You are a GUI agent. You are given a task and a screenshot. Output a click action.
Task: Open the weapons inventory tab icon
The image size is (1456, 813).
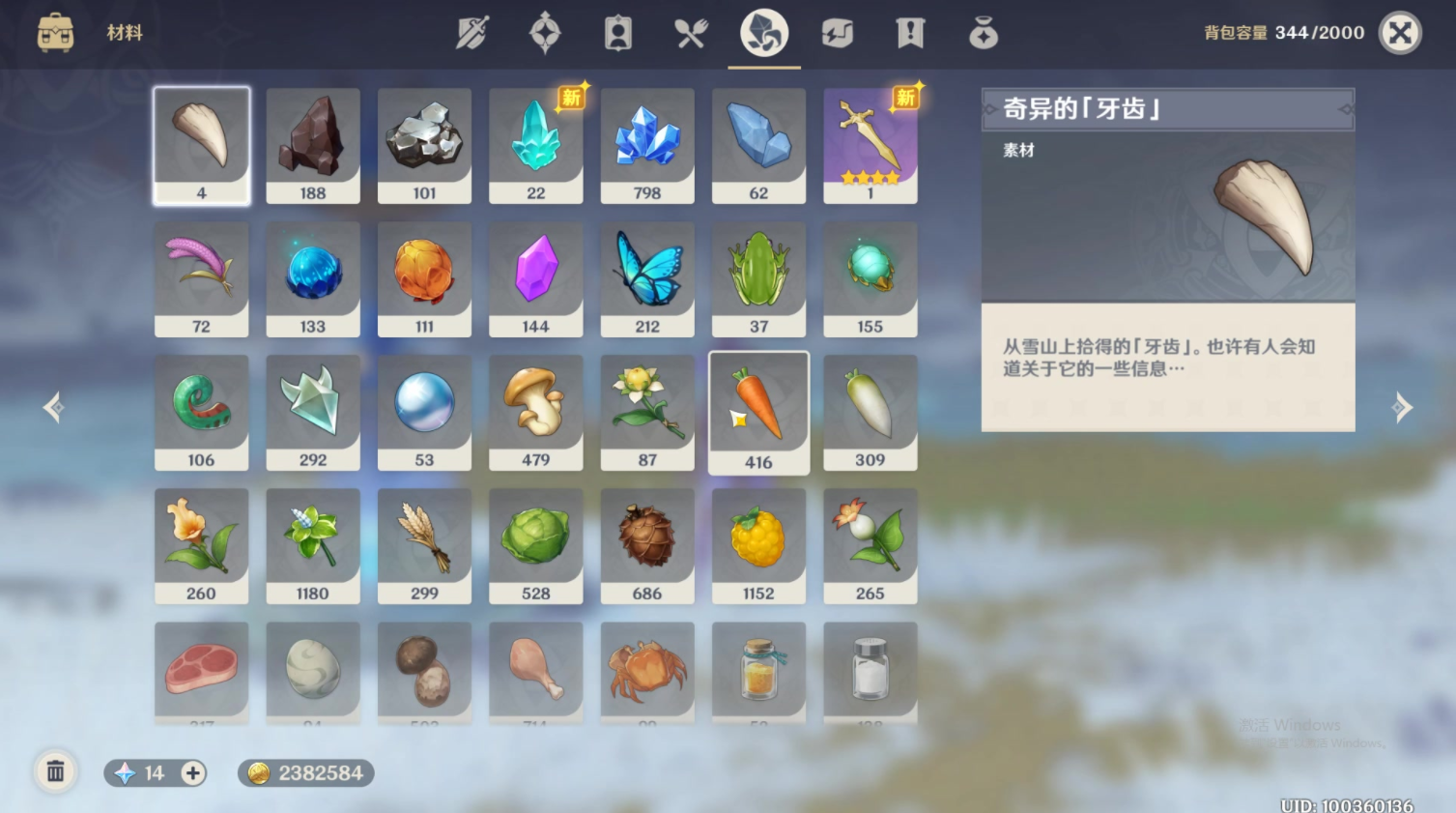[x=472, y=32]
